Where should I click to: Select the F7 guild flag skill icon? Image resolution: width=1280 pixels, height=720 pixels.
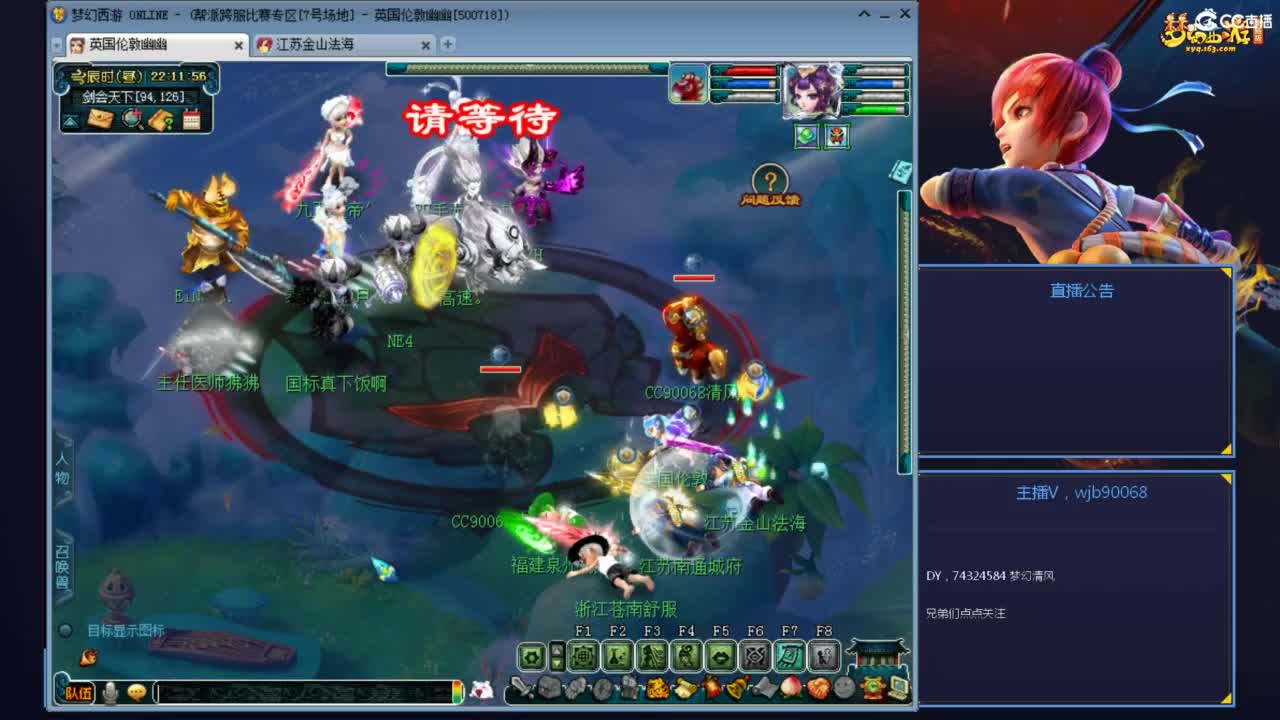pos(790,655)
